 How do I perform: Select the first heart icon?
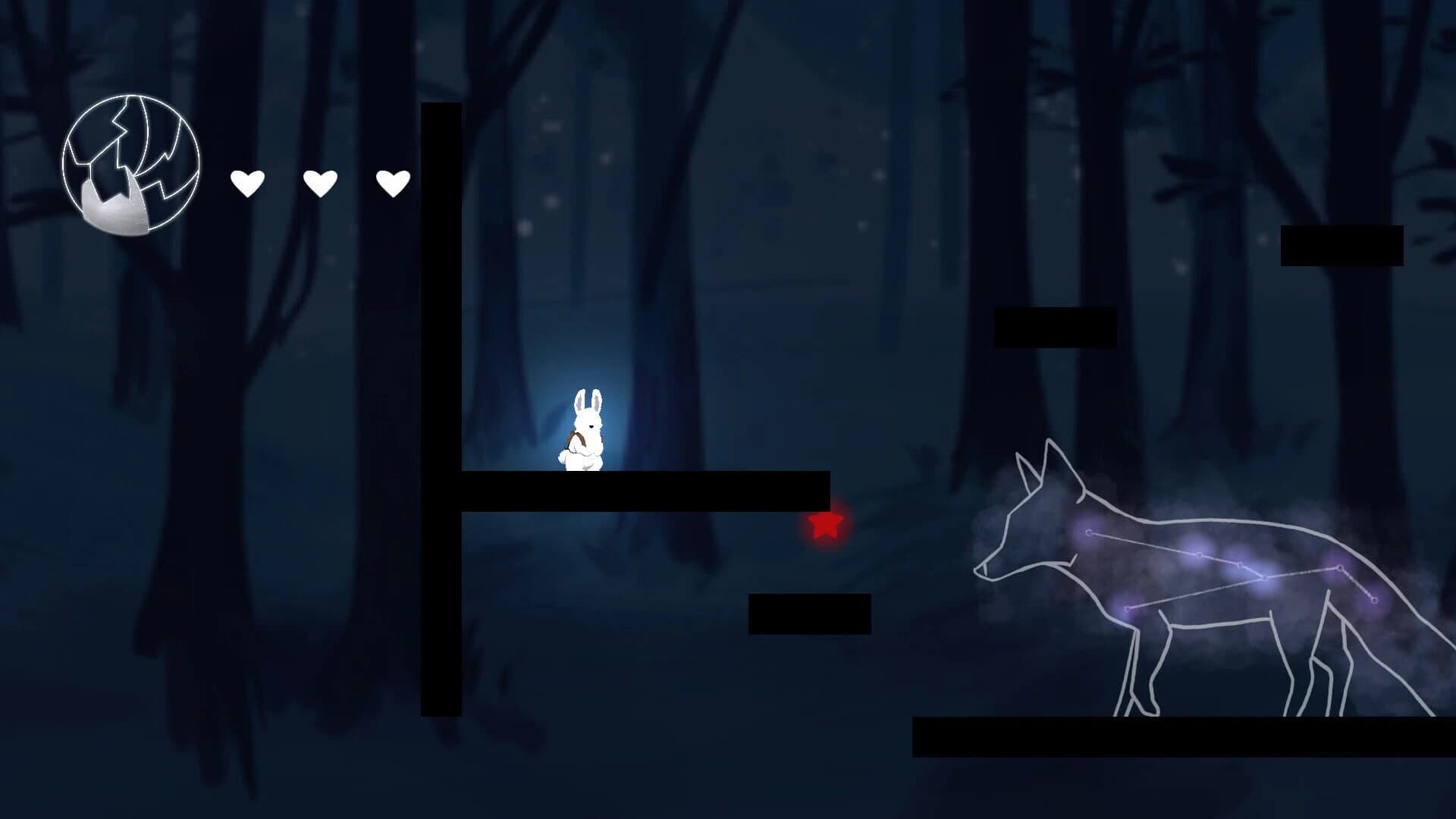coord(248,182)
